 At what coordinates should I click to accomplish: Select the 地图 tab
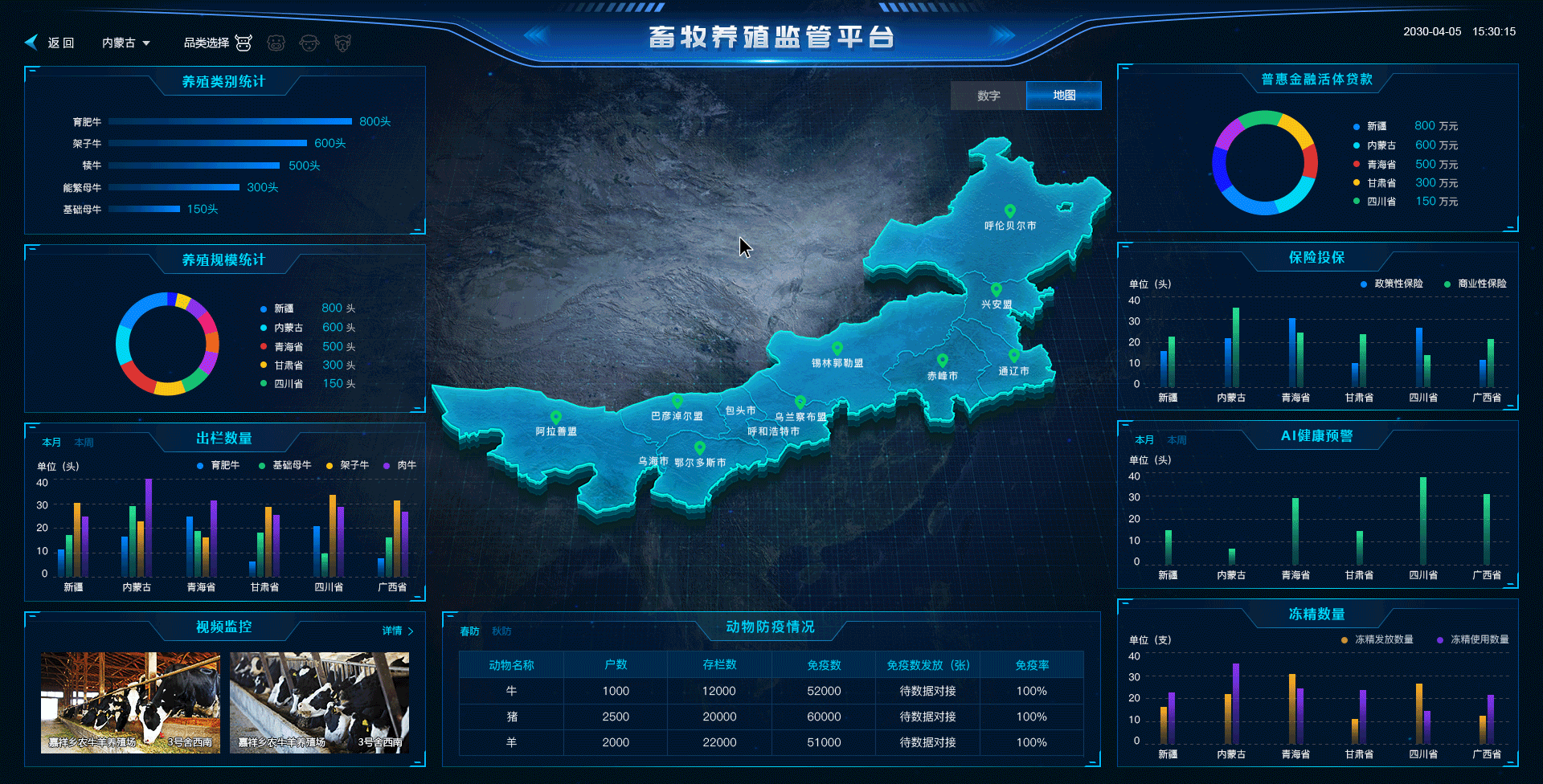1063,96
